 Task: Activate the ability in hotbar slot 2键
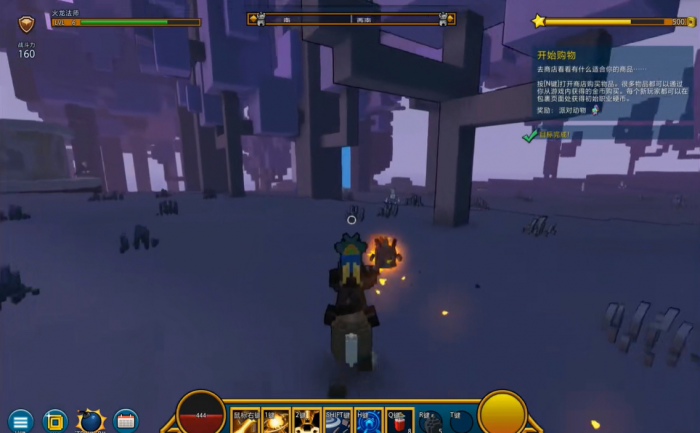tap(308, 422)
